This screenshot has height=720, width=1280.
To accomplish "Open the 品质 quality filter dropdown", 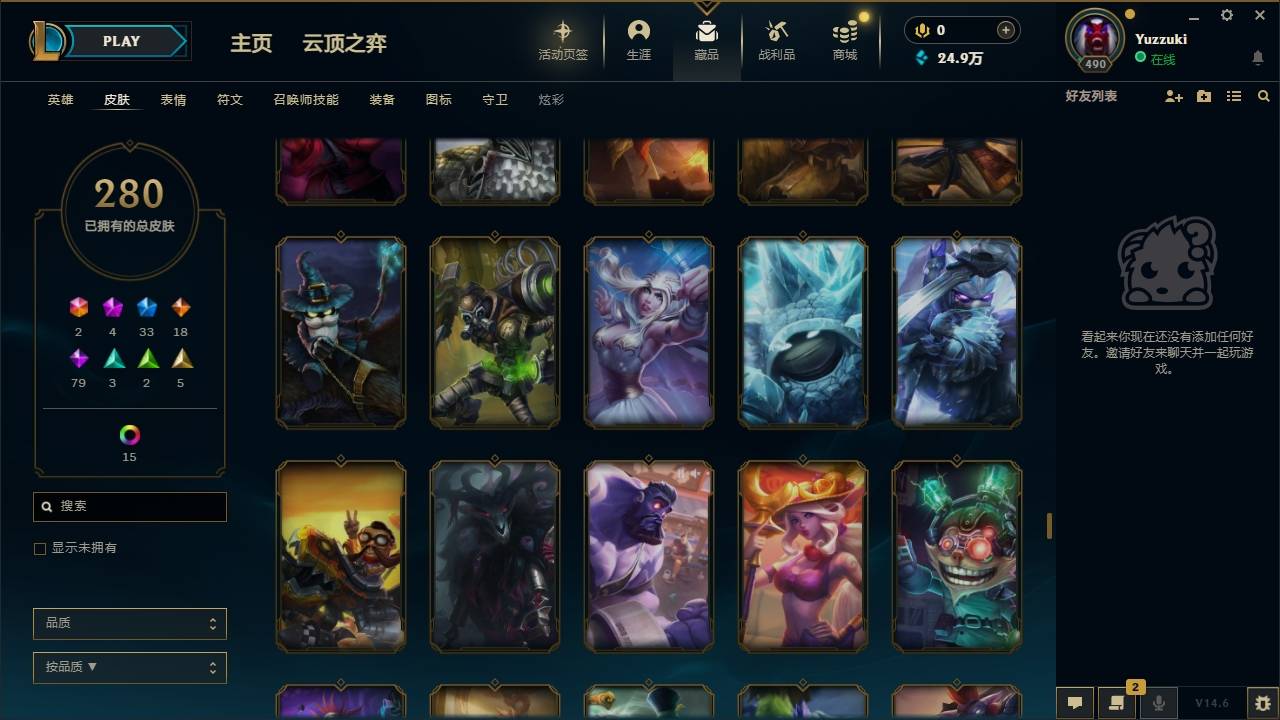I will (129, 623).
